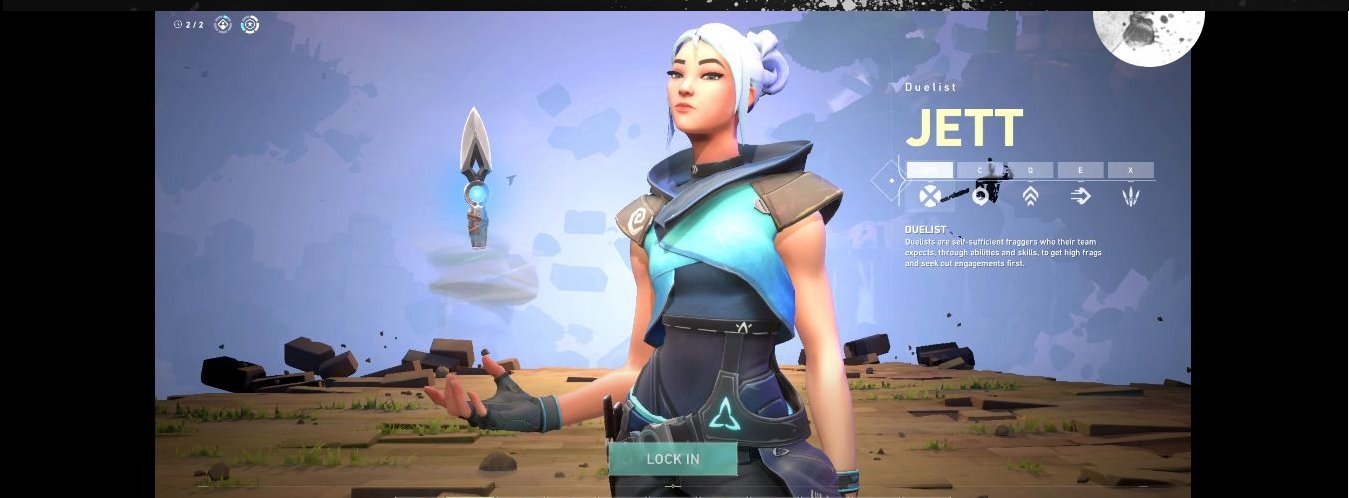The width and height of the screenshot is (1349, 498).
Task: Switch to the Q ability tab
Action: click(1030, 170)
